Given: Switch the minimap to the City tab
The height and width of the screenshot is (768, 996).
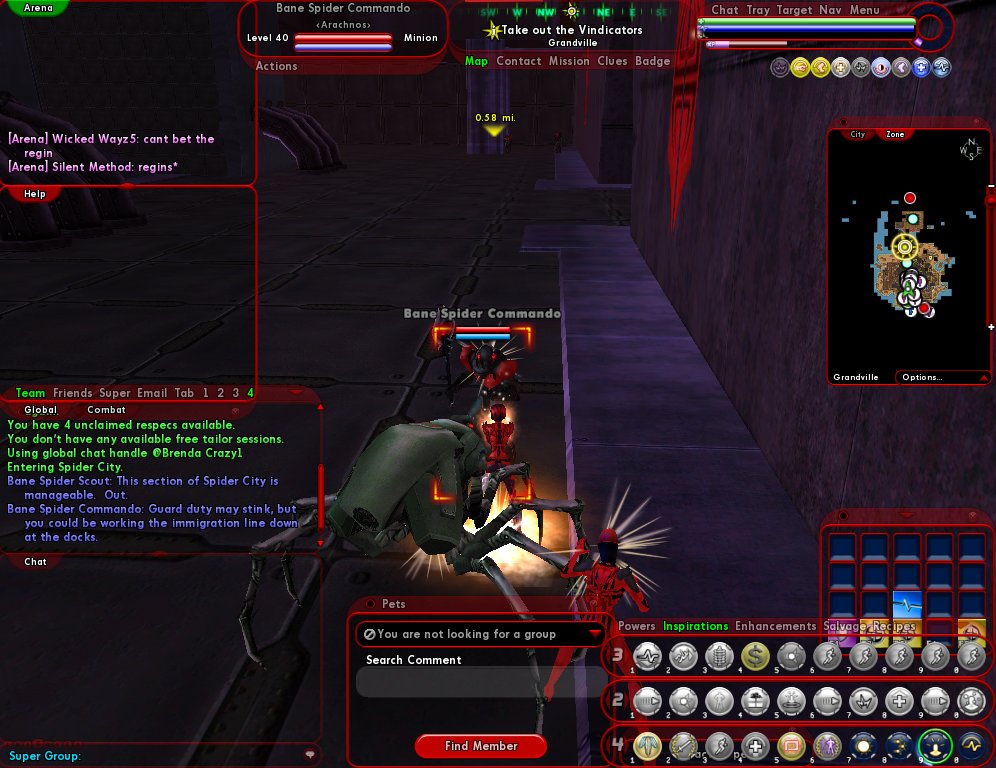Looking at the screenshot, I should click(x=858, y=134).
